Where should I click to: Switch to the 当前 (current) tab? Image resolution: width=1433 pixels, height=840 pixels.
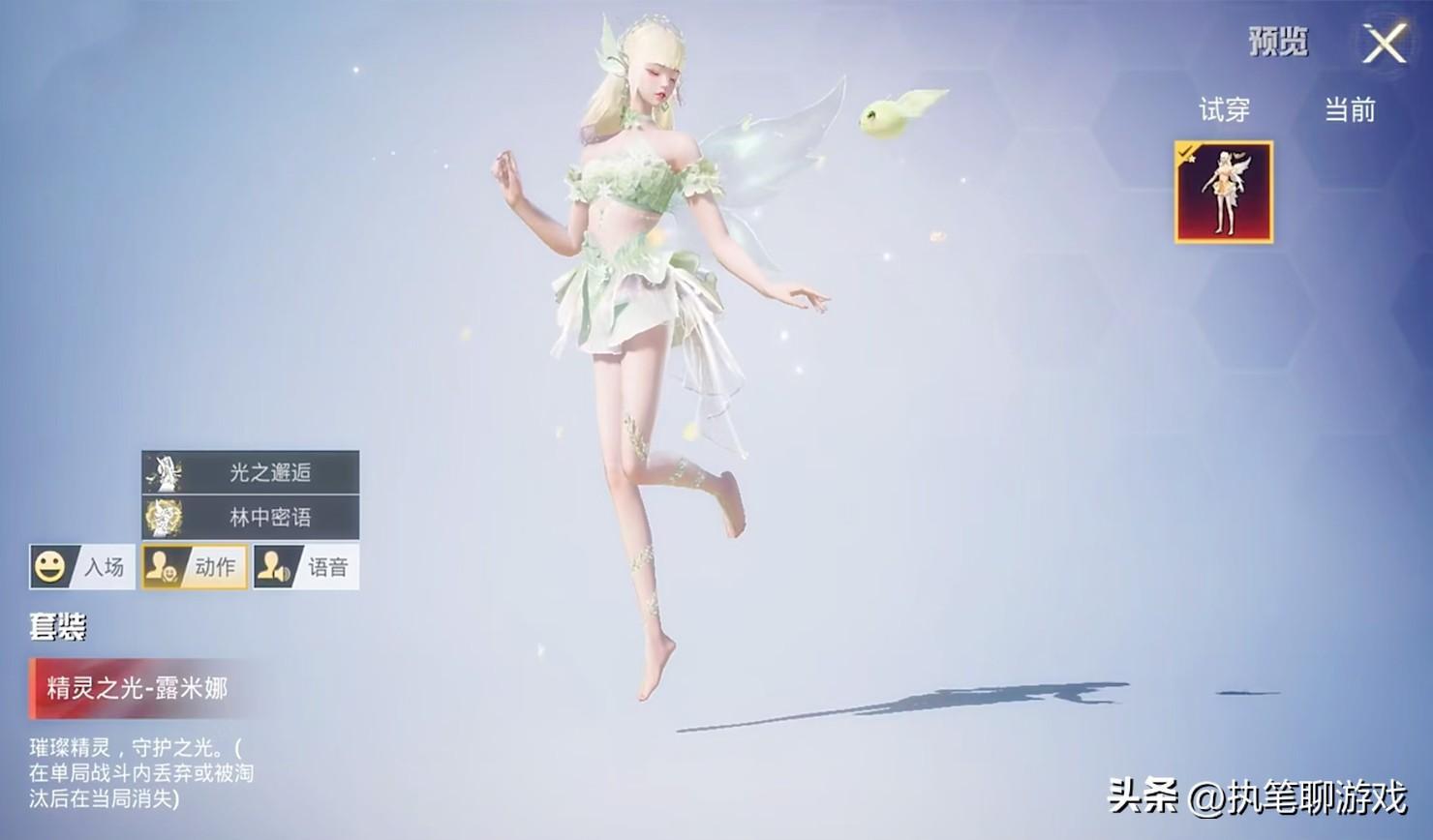coord(1350,110)
